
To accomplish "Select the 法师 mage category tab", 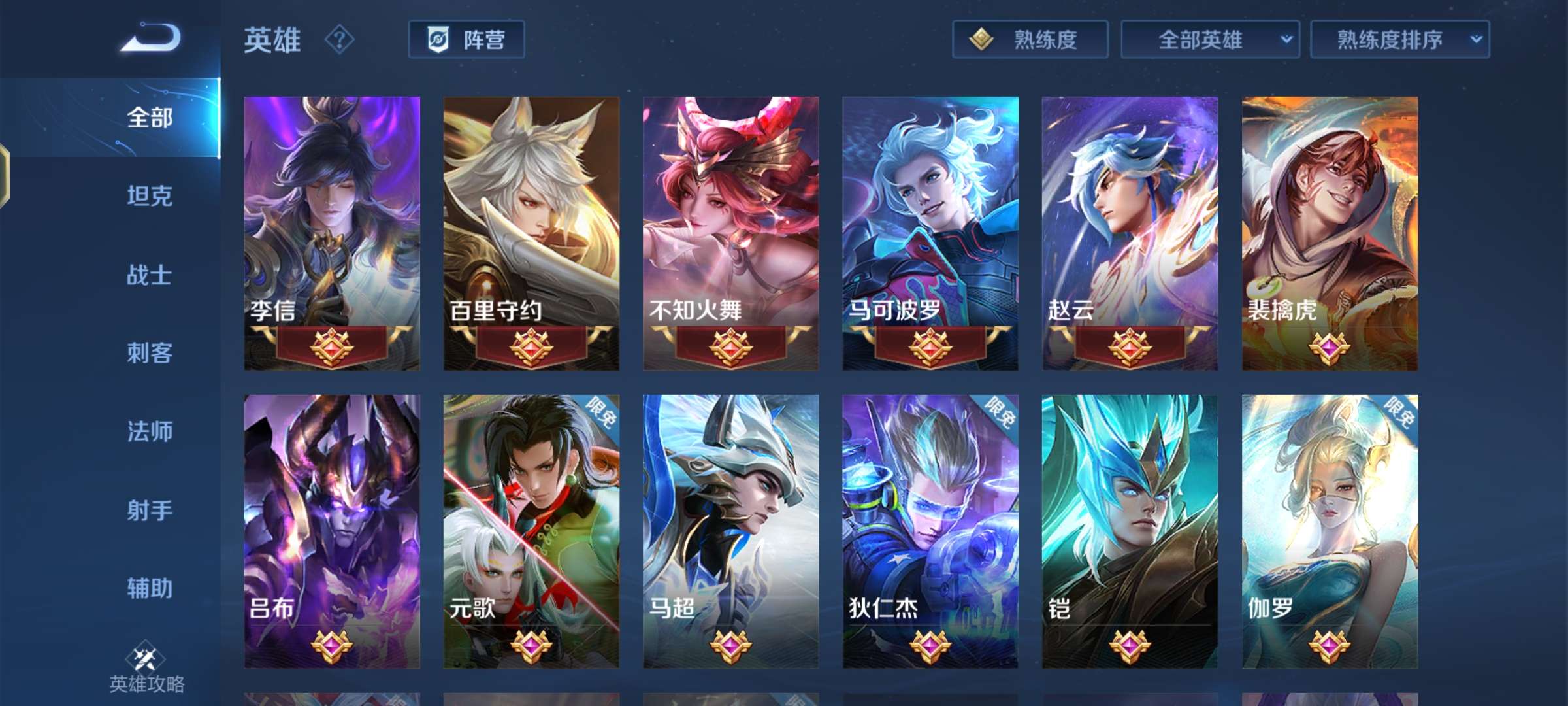I will tap(149, 431).
